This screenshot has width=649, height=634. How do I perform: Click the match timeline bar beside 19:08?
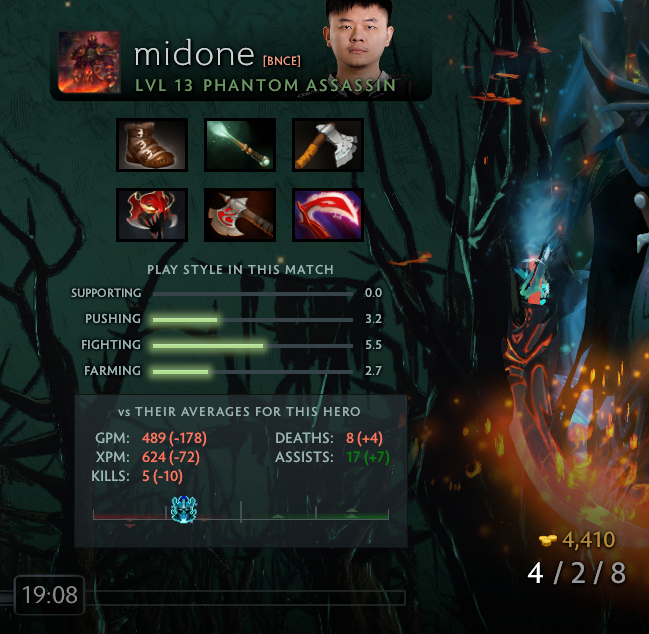[x=249, y=597]
